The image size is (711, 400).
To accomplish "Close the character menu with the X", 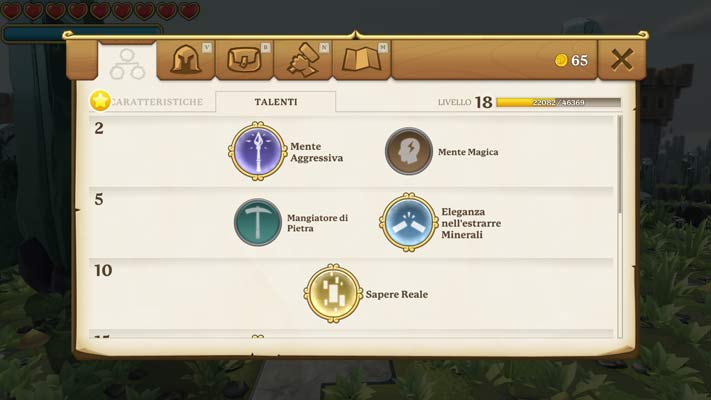I will point(621,60).
